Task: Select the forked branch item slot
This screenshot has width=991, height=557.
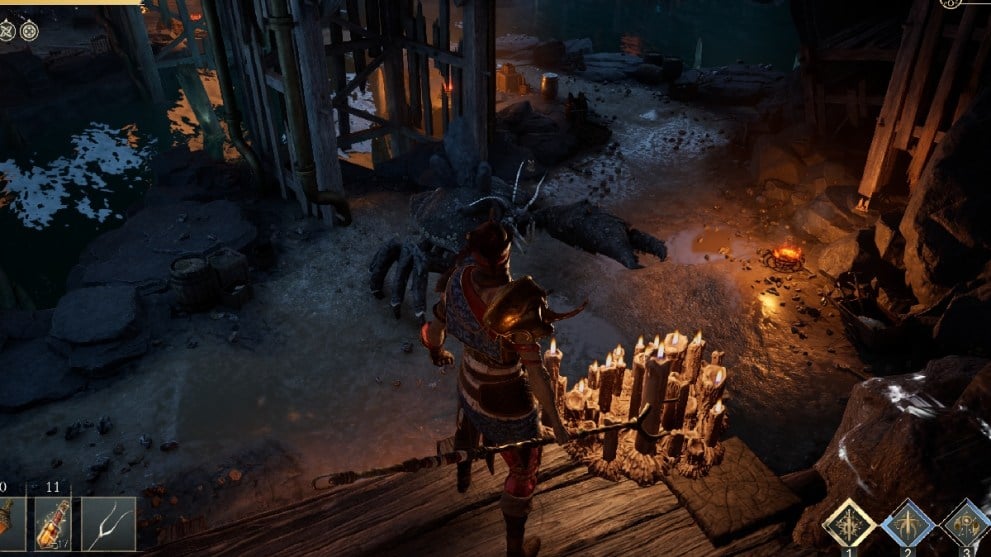Action: (108, 522)
